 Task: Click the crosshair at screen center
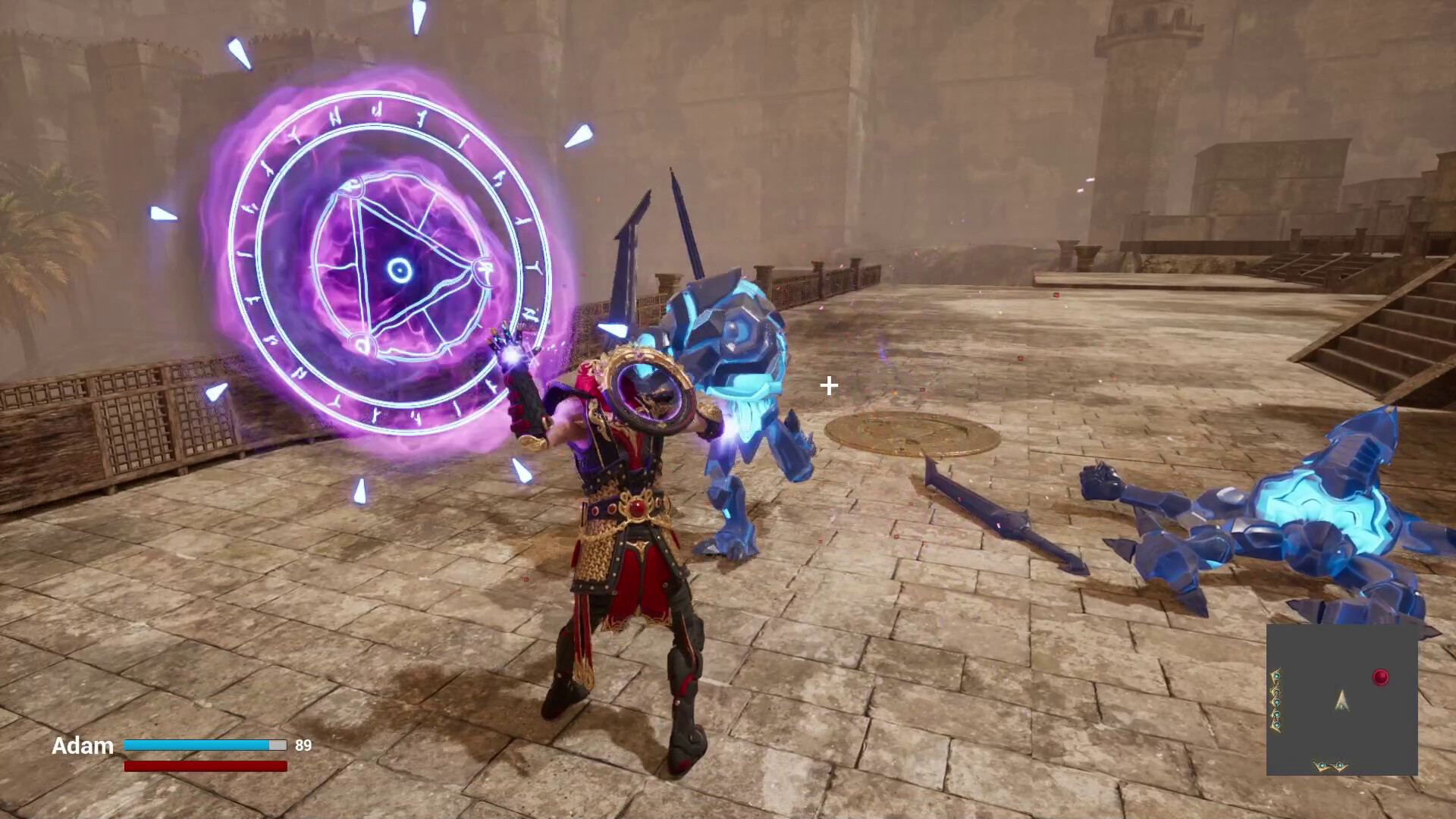(x=828, y=387)
